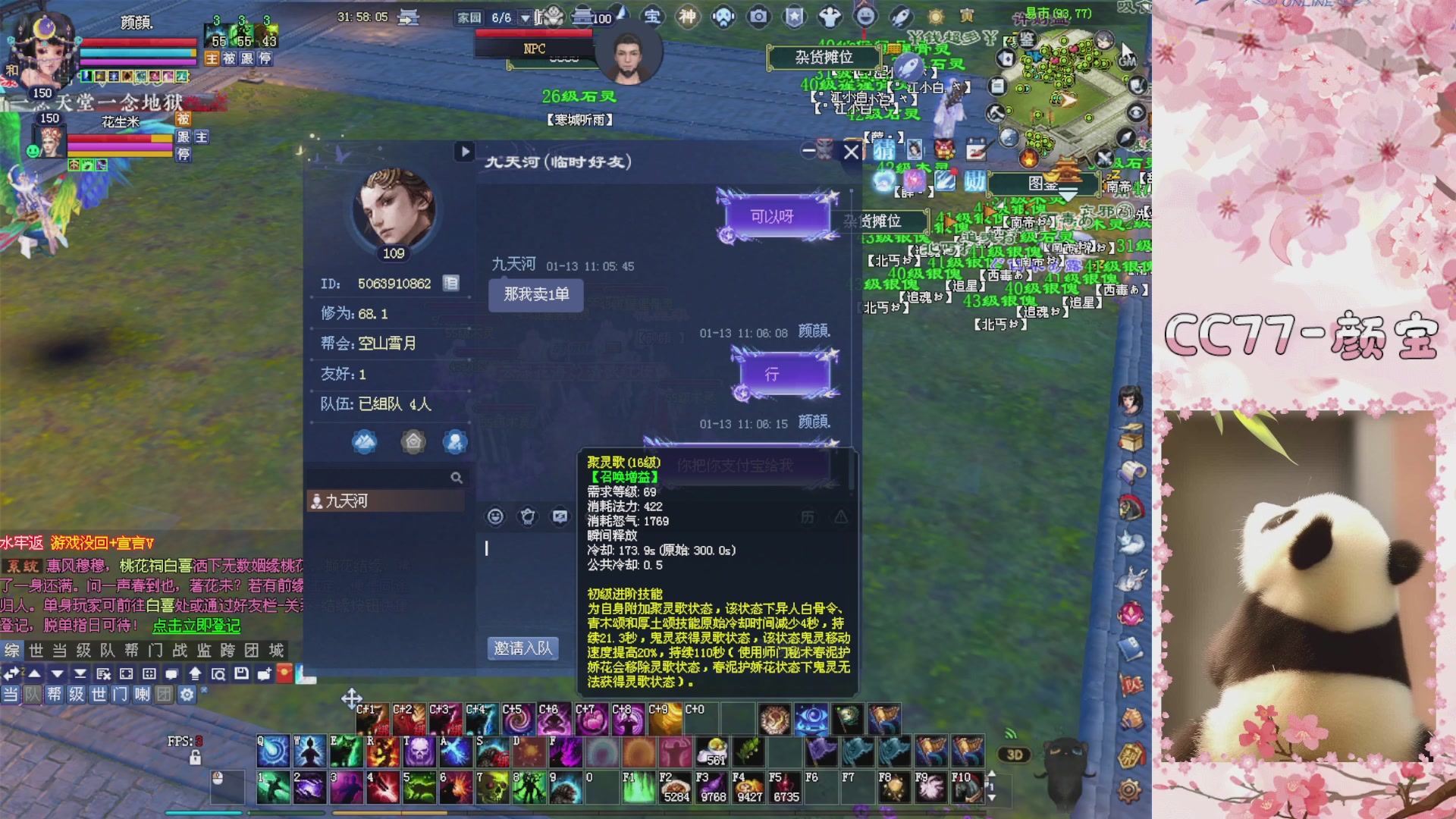
Task: Open the friend list search magnifier
Action: 456,478
